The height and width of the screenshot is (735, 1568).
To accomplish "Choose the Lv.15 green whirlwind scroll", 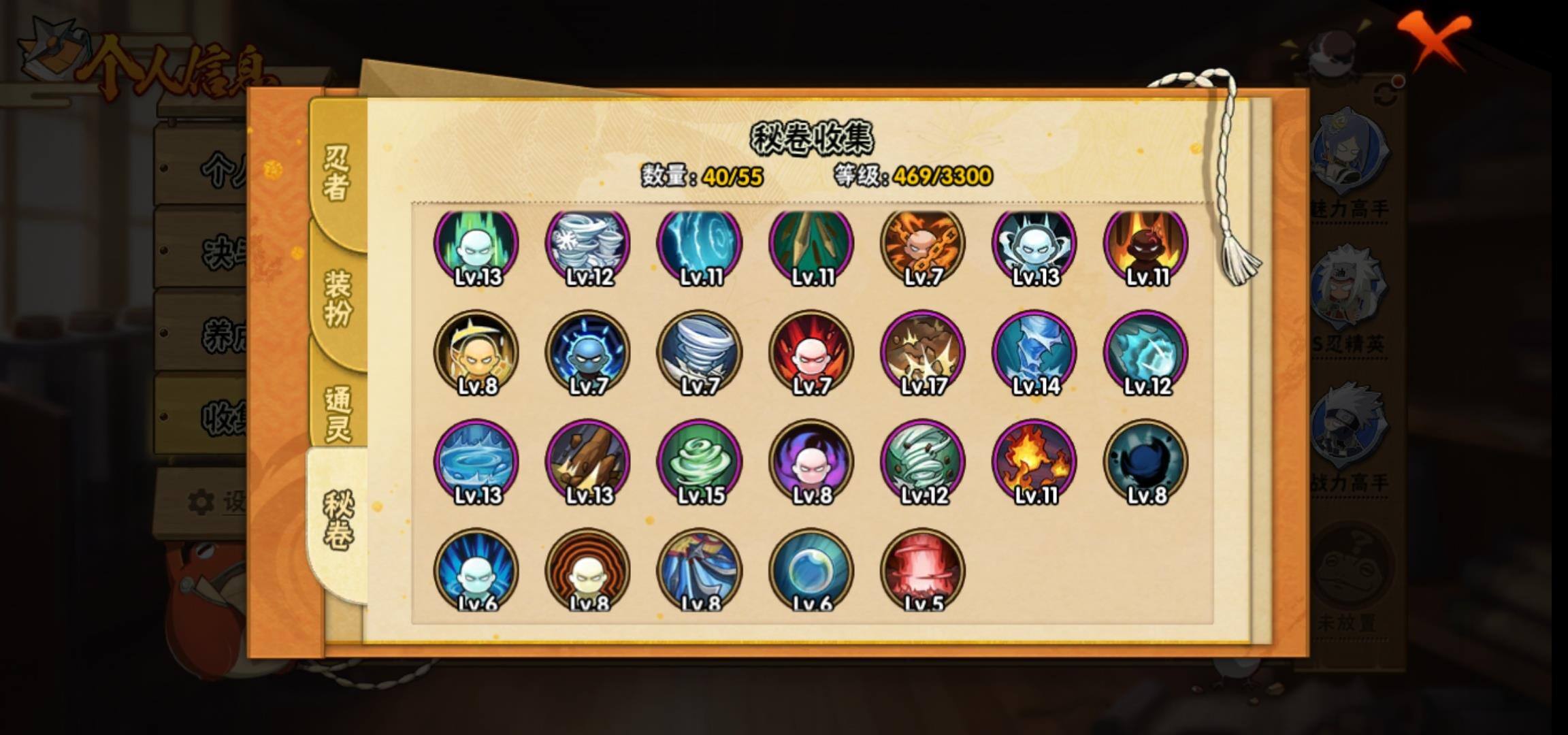I will 700,461.
